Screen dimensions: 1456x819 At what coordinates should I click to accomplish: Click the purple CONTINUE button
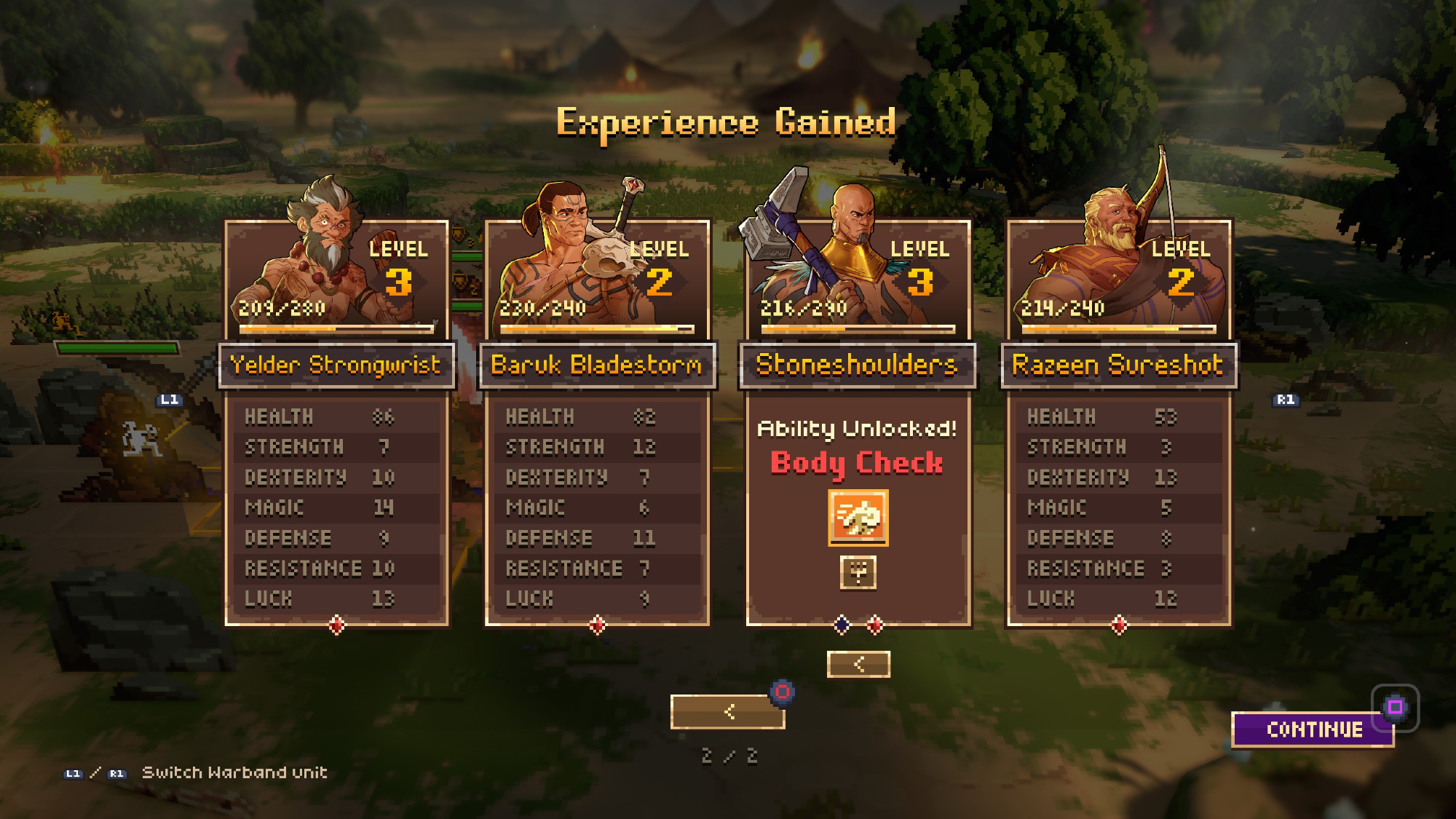click(x=1313, y=729)
